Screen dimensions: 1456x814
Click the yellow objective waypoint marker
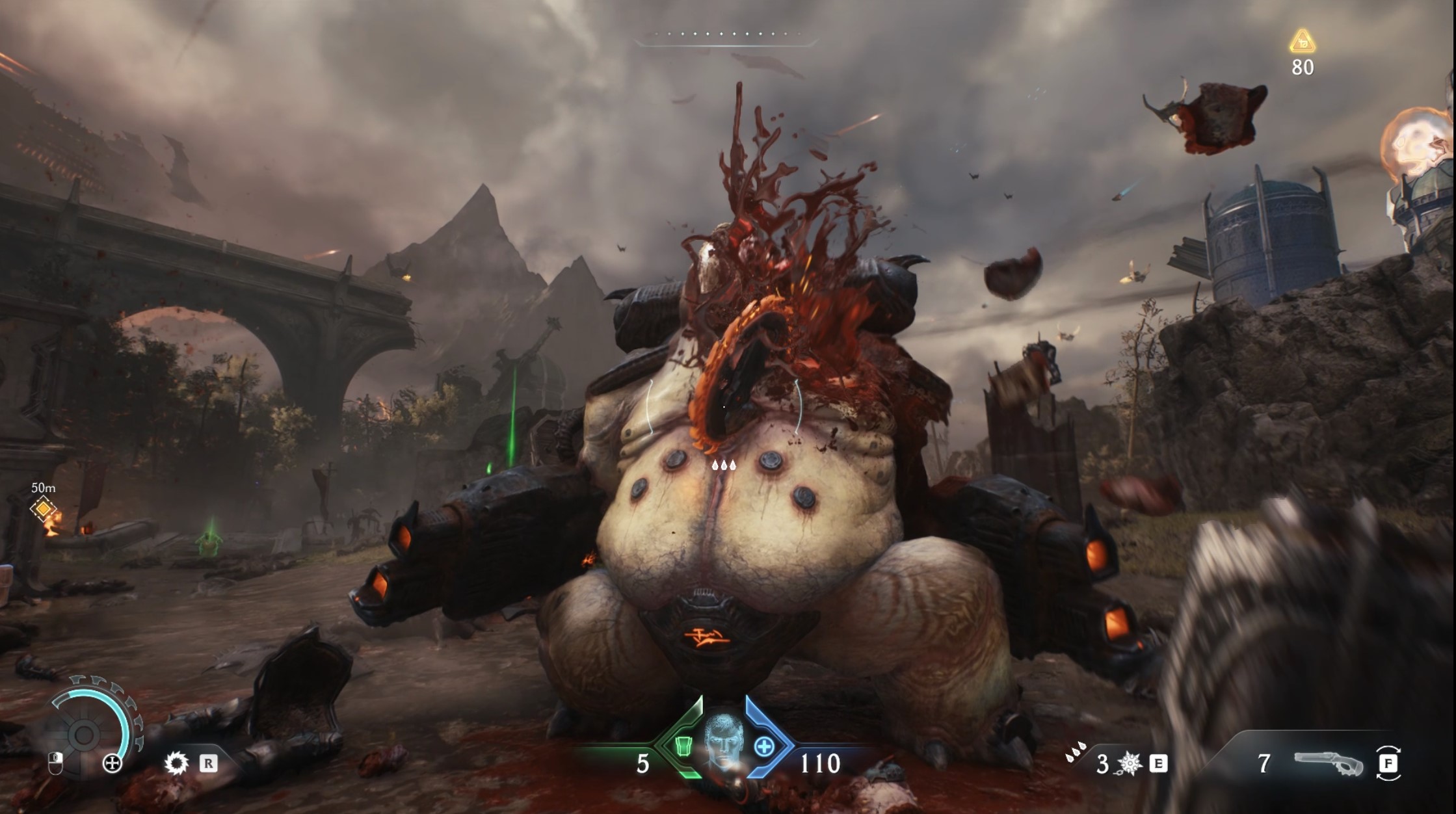[x=43, y=509]
